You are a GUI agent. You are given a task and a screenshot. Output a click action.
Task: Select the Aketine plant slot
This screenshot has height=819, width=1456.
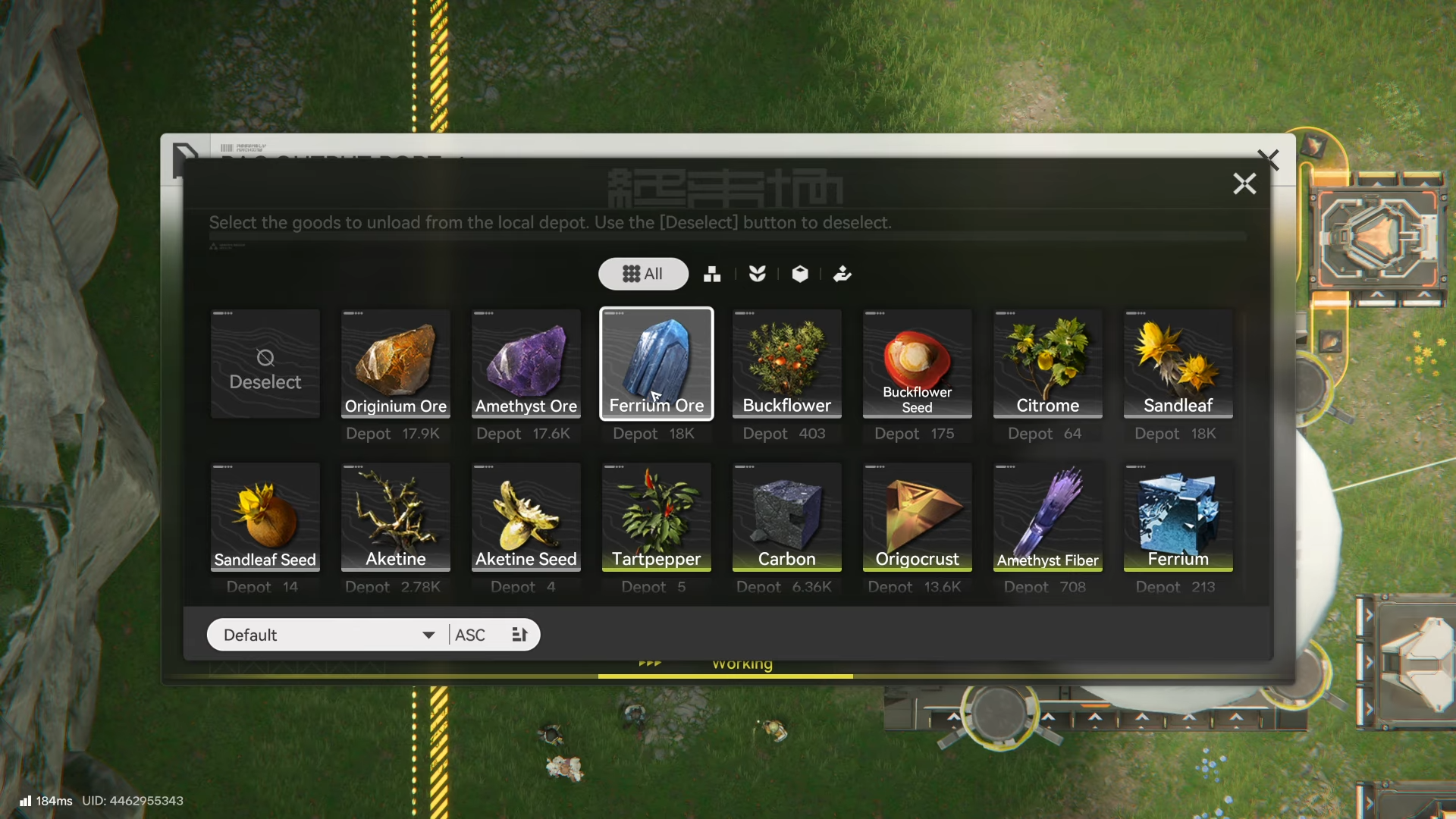click(x=396, y=517)
